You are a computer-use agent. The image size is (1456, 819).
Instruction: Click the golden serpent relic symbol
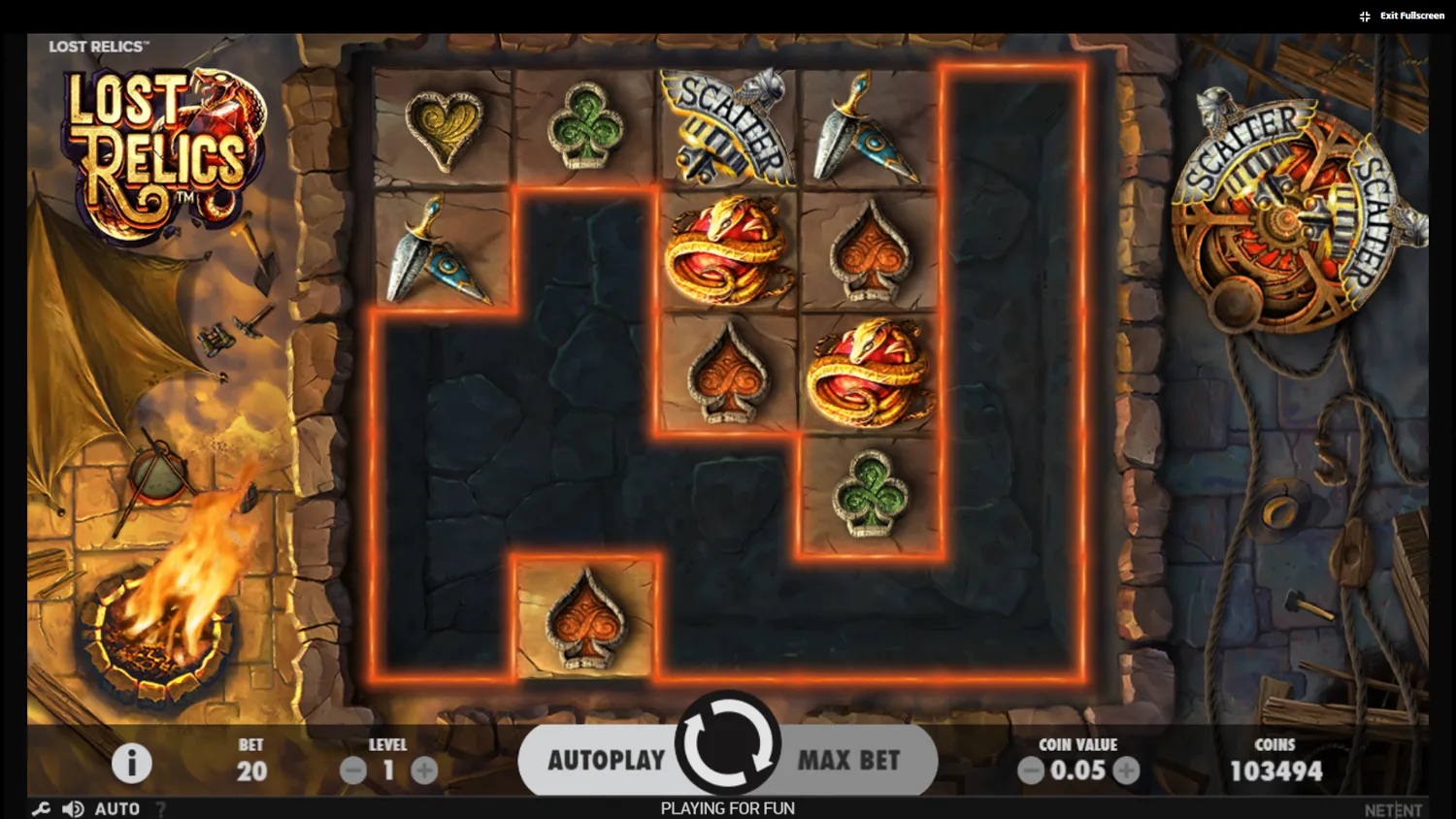click(727, 254)
